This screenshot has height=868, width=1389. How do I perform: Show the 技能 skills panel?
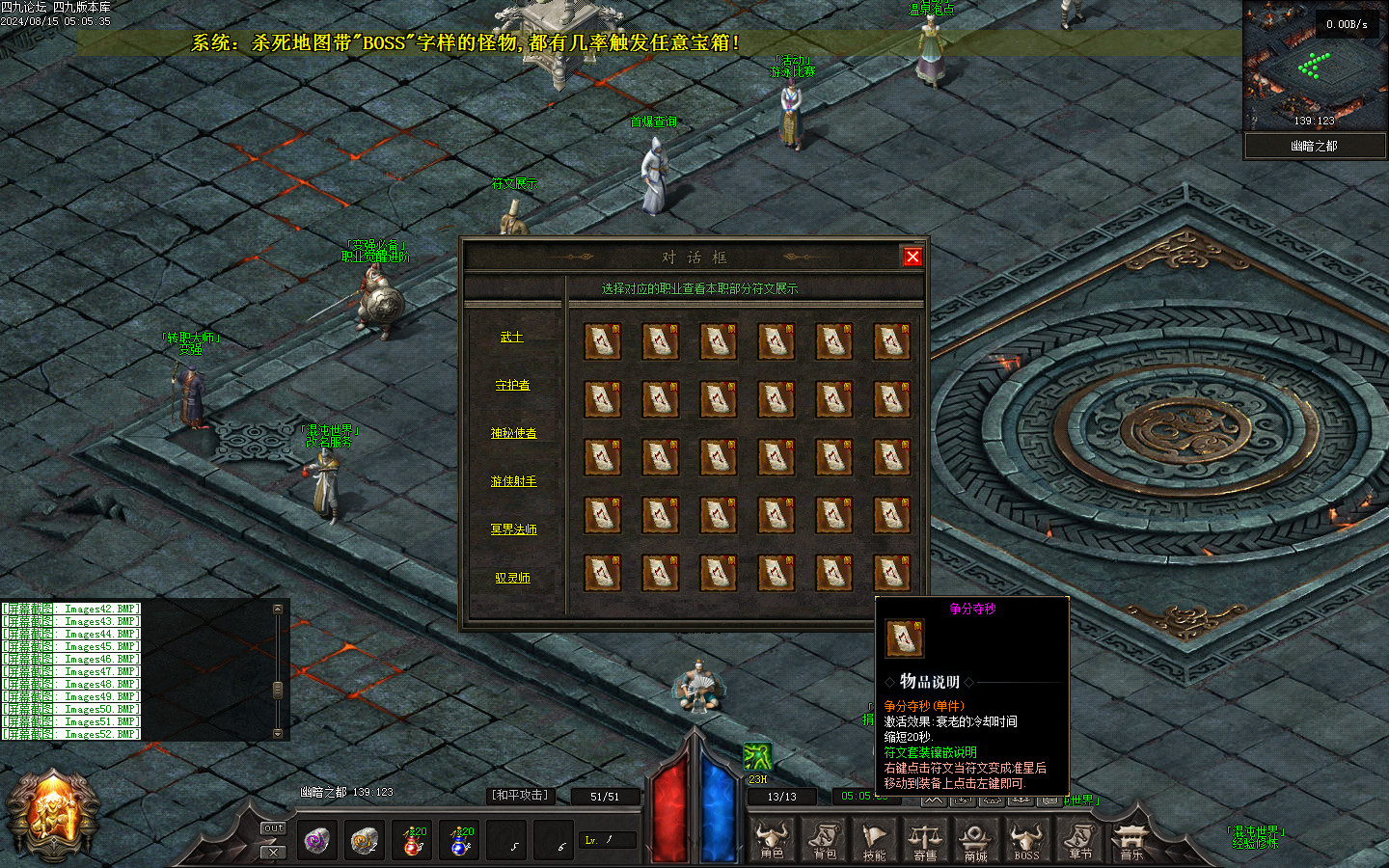click(x=875, y=840)
